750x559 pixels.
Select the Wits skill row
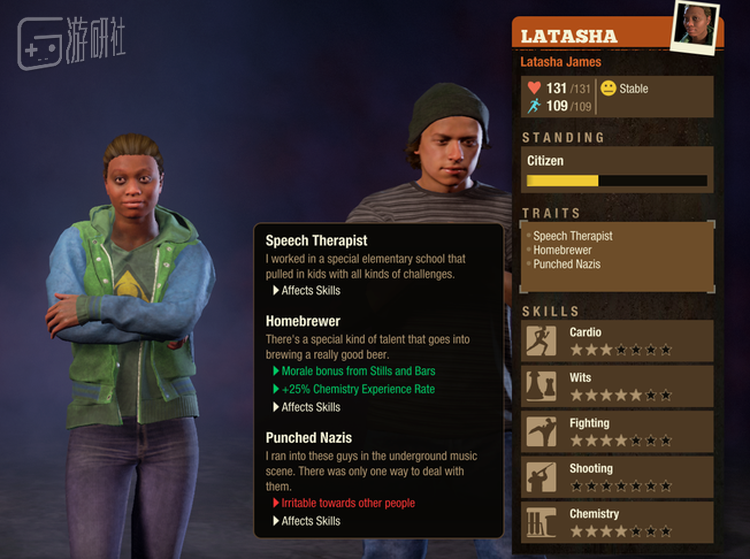[x=618, y=387]
